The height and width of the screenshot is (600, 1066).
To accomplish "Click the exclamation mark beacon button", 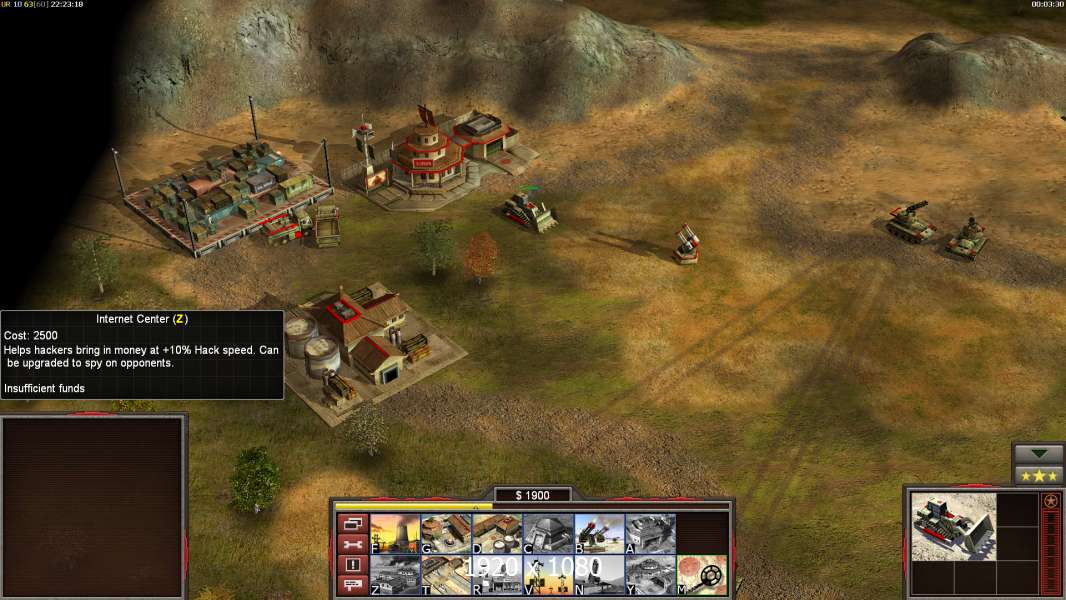I will [351, 565].
